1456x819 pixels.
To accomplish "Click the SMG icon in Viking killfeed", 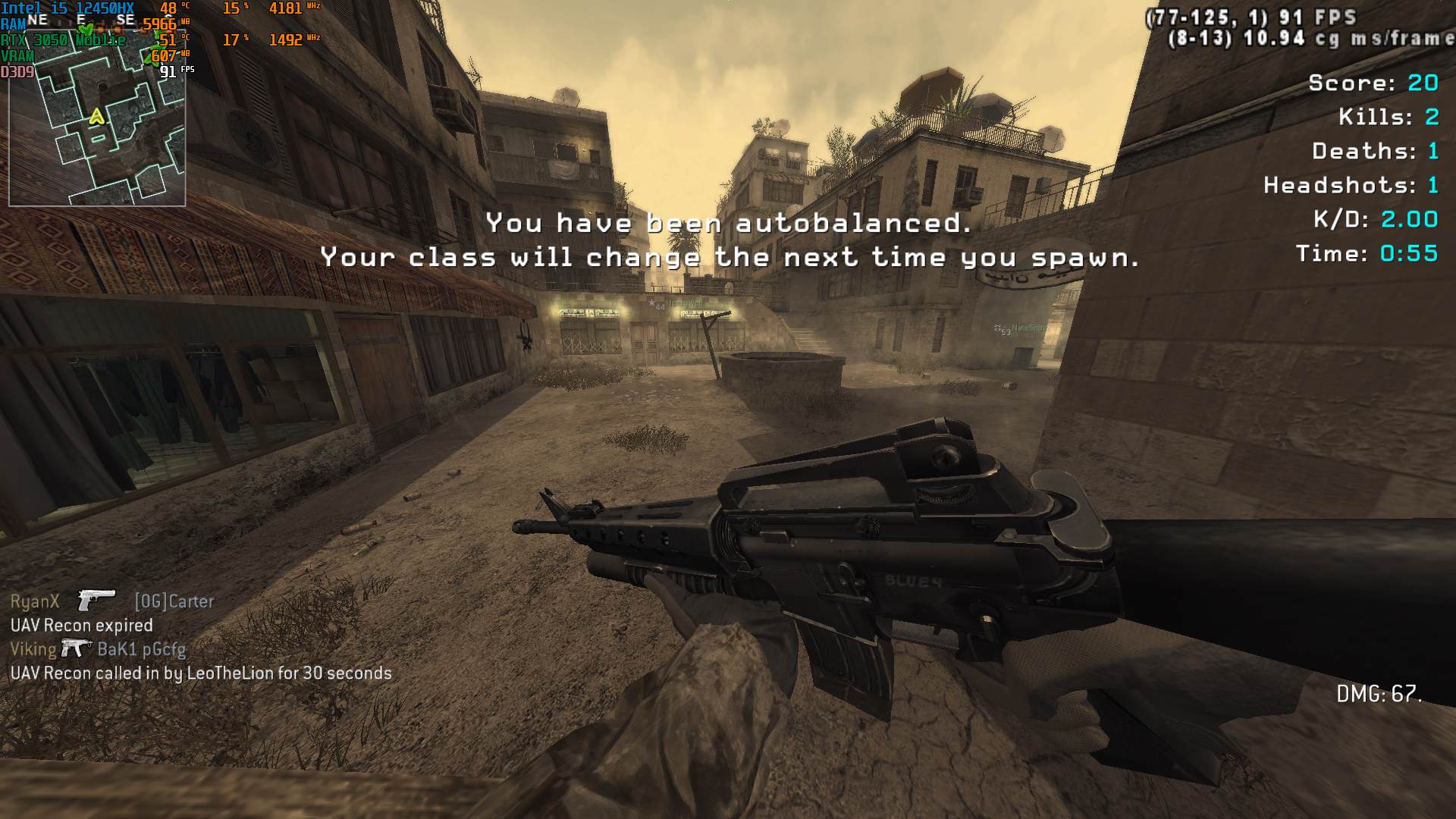I will click(76, 648).
